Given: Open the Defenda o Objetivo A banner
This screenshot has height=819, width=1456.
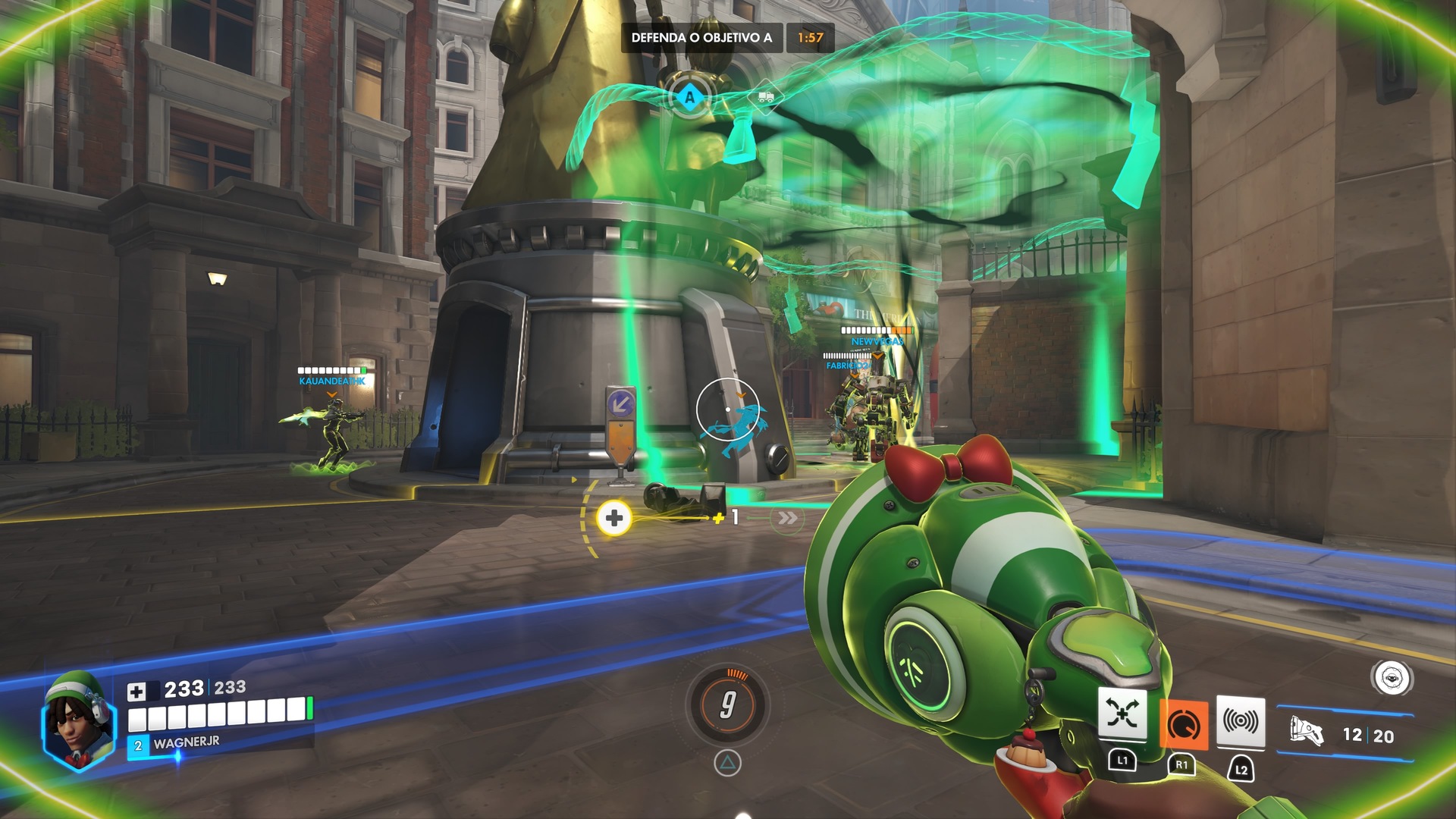Looking at the screenshot, I should point(701,37).
